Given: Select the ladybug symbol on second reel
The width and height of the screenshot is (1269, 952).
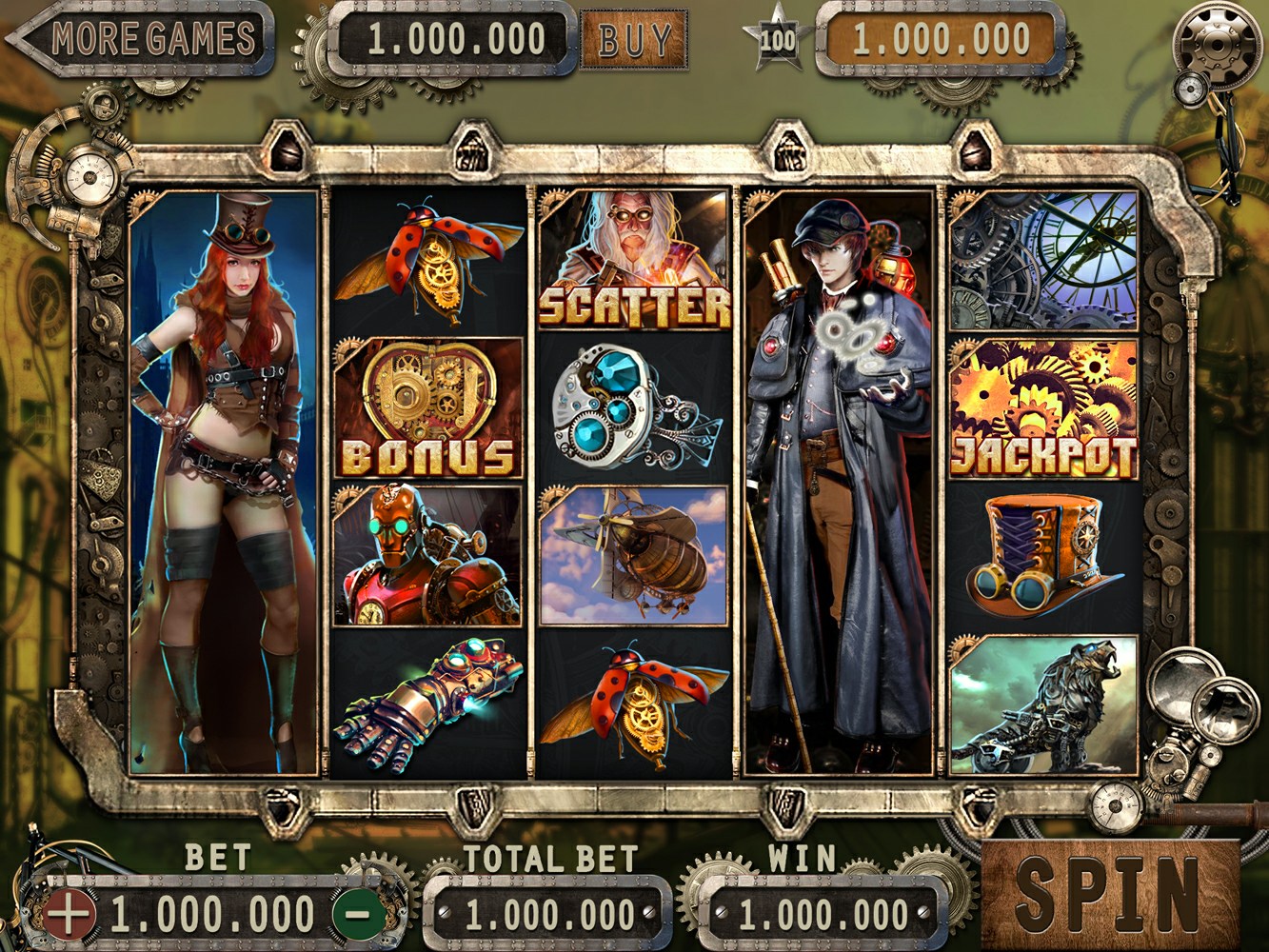Looking at the screenshot, I should [x=430, y=257].
